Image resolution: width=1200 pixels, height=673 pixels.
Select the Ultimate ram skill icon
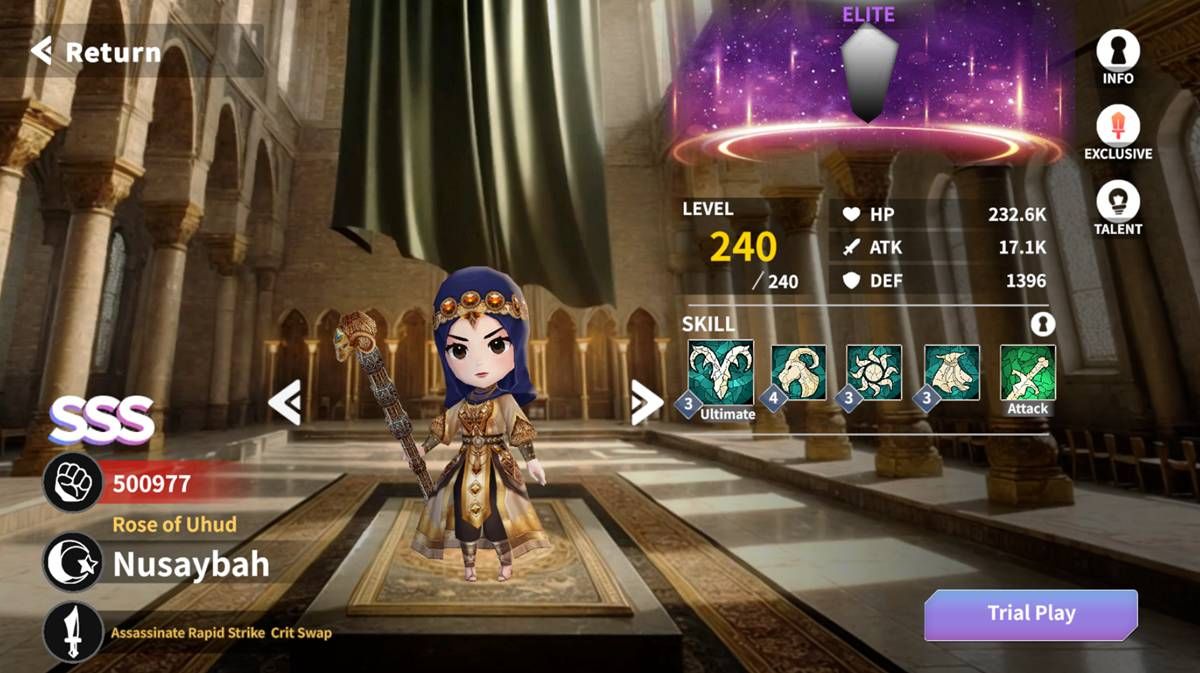721,374
